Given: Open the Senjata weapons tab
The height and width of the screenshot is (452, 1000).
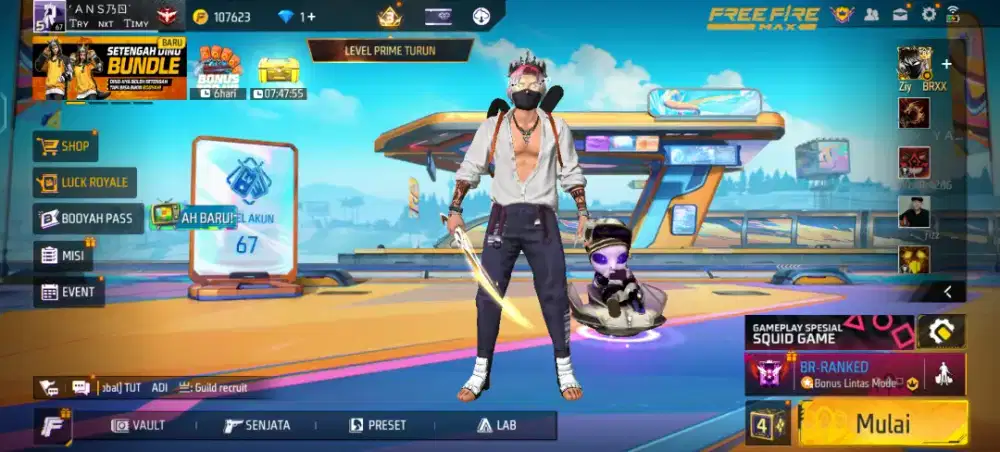Looking at the screenshot, I should [257, 425].
